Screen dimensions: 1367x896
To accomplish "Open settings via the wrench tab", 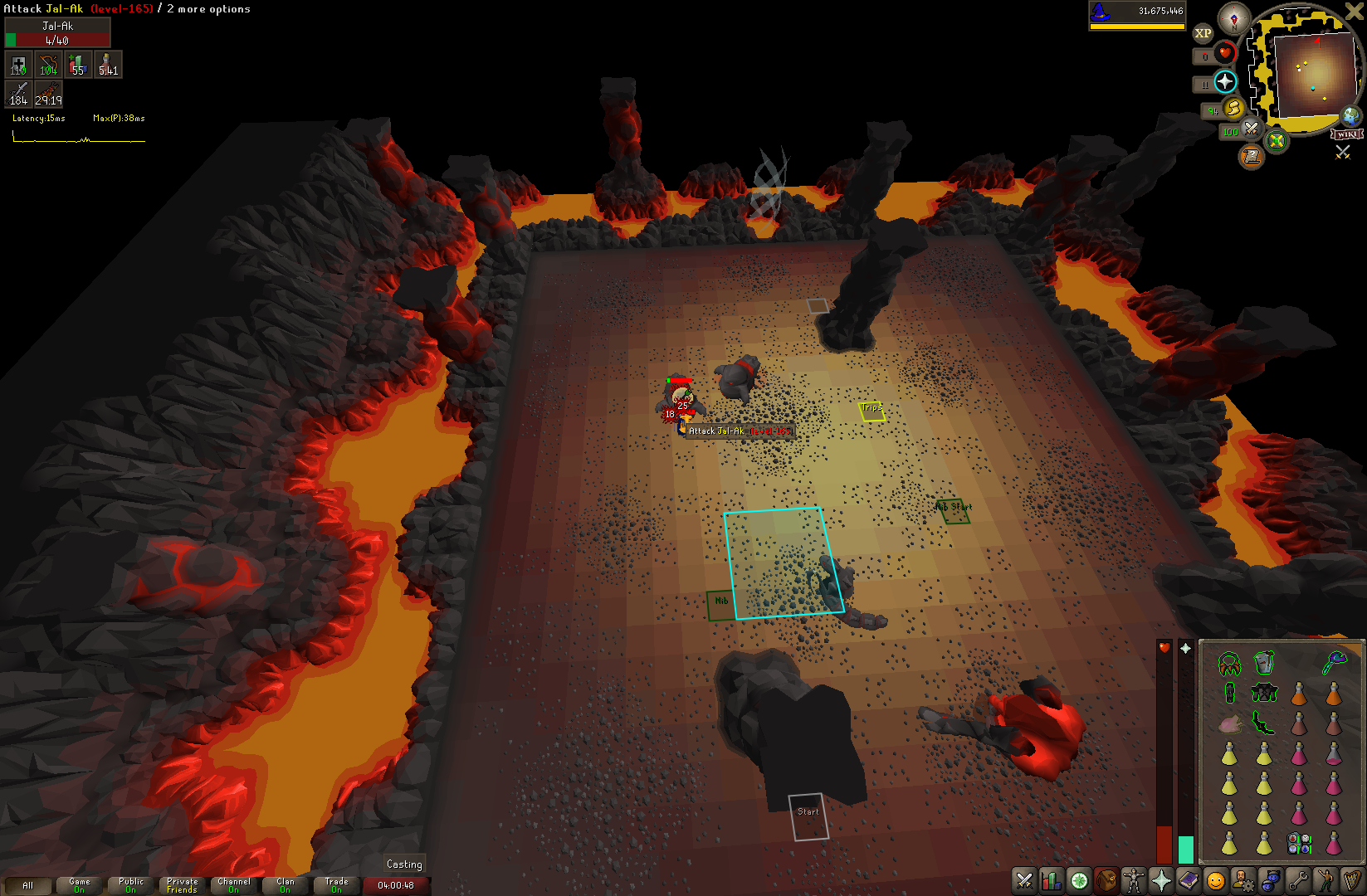I will point(1298,880).
